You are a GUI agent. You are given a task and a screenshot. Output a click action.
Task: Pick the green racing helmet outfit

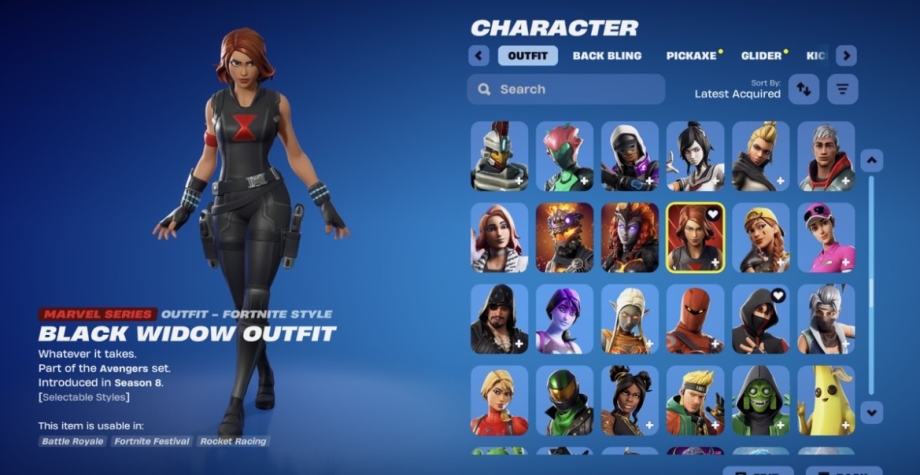point(564,400)
